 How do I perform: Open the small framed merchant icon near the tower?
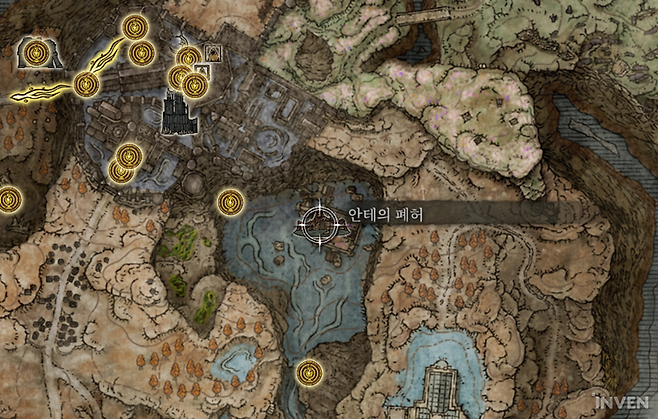212,52
